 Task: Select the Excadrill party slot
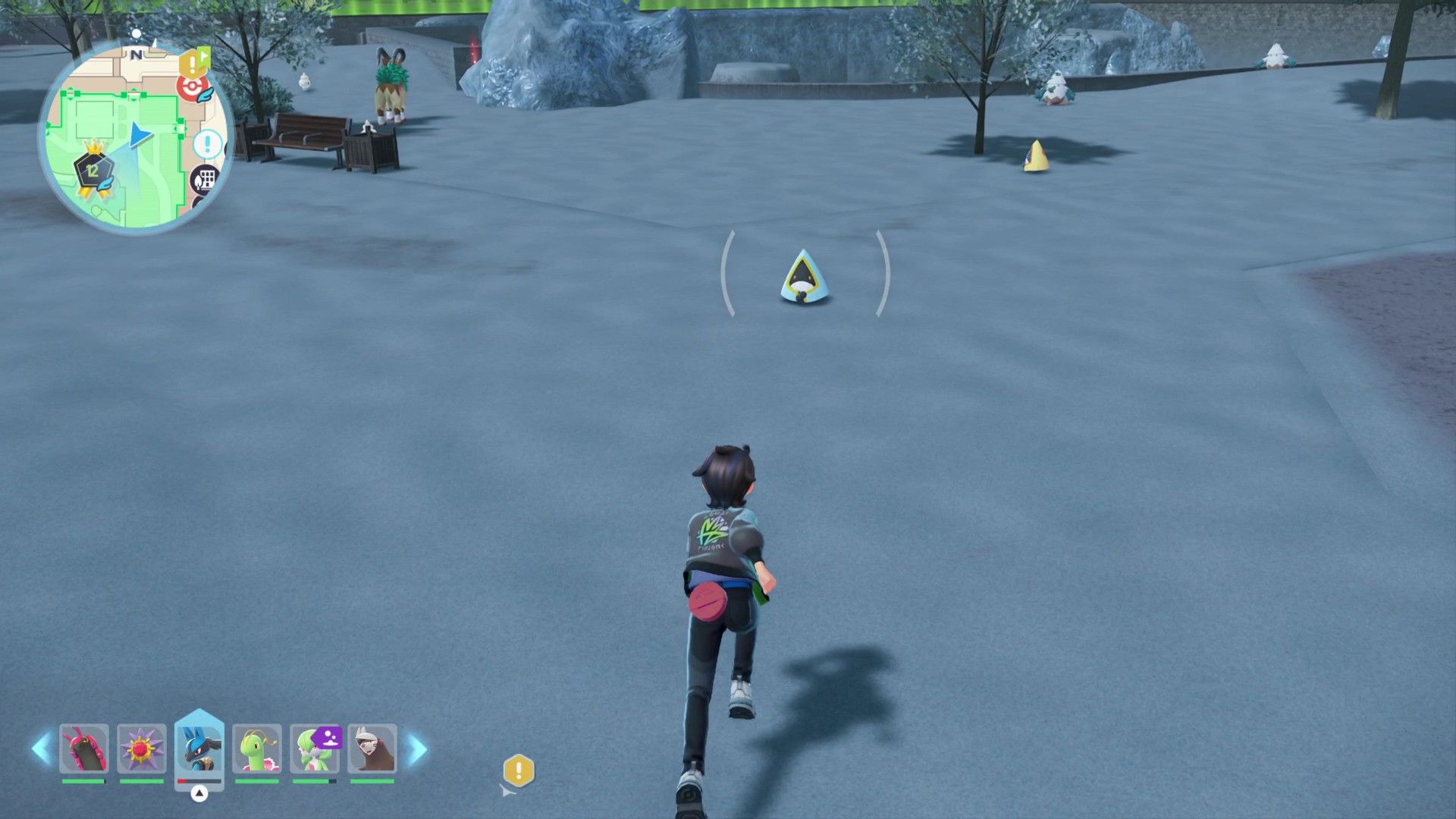[x=372, y=748]
